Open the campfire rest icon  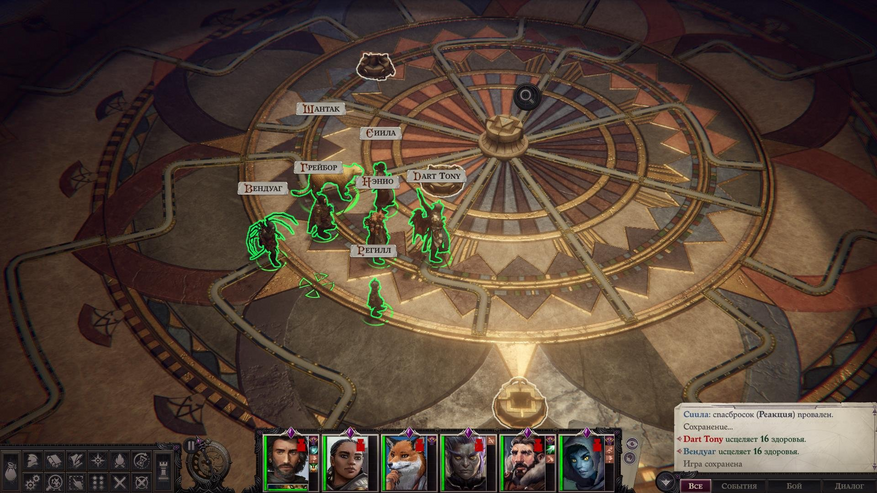tap(119, 461)
